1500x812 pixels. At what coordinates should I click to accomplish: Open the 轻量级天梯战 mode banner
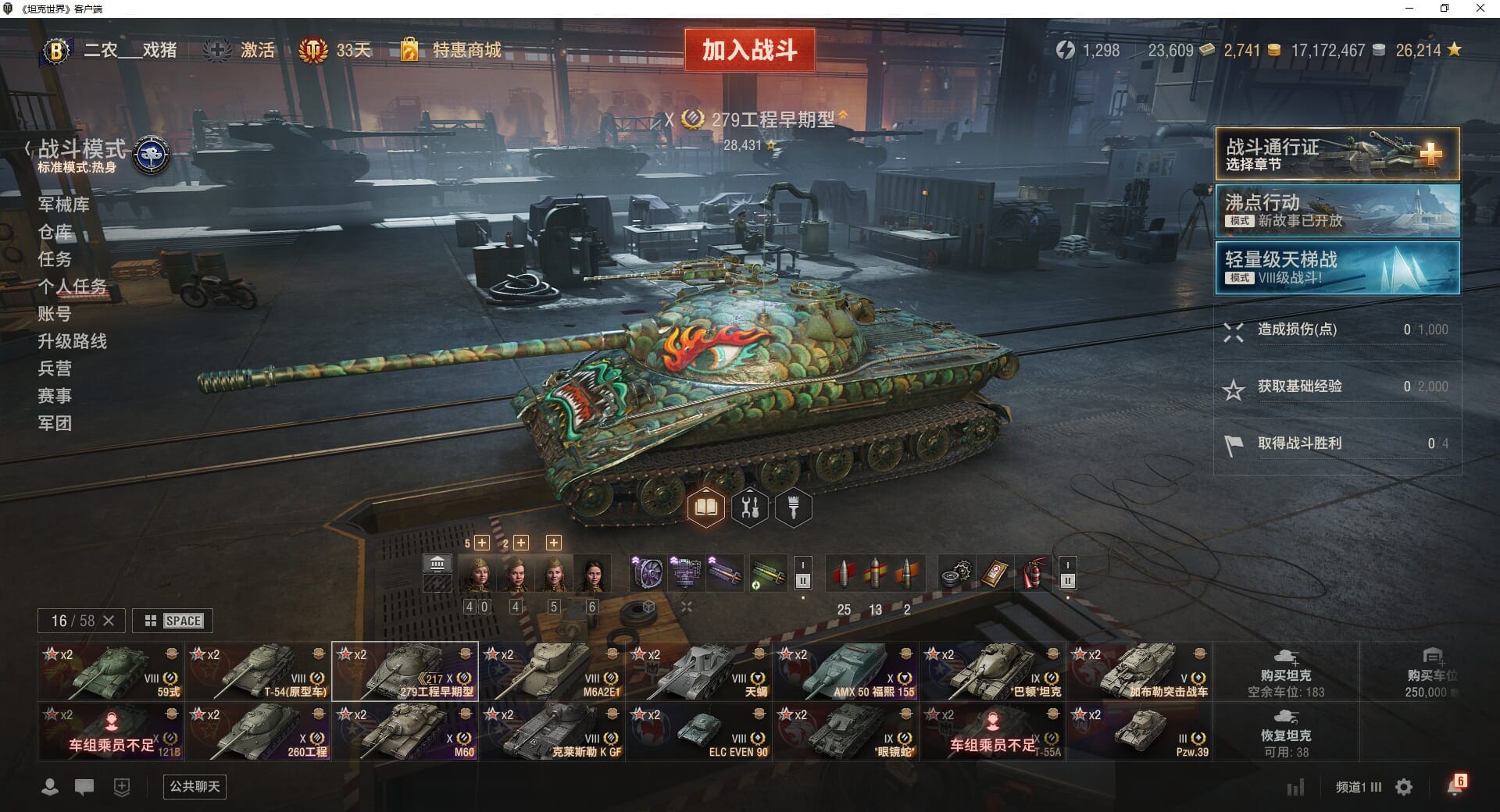coord(1337,268)
